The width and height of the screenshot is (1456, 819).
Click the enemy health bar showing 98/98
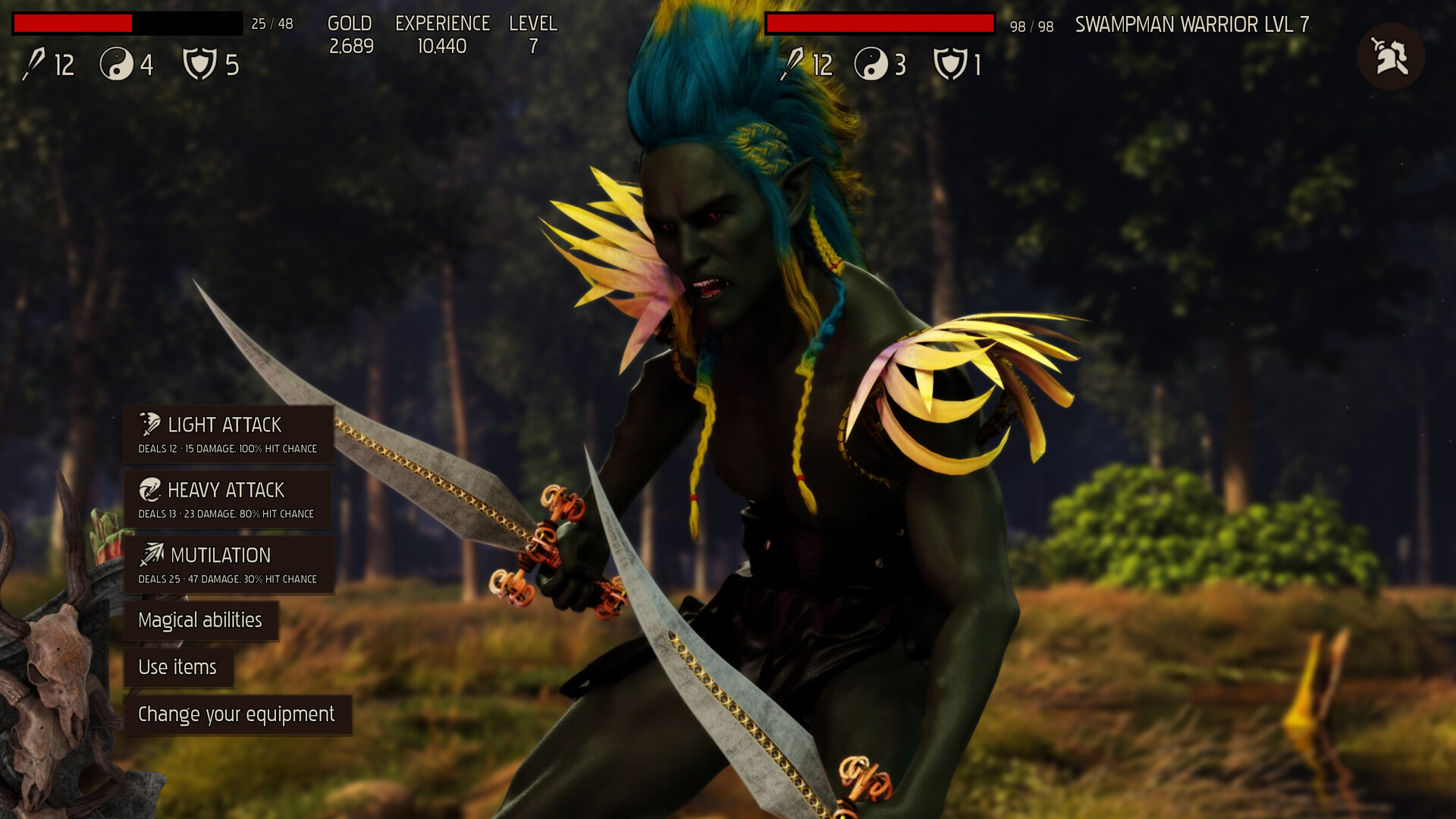coord(880,24)
